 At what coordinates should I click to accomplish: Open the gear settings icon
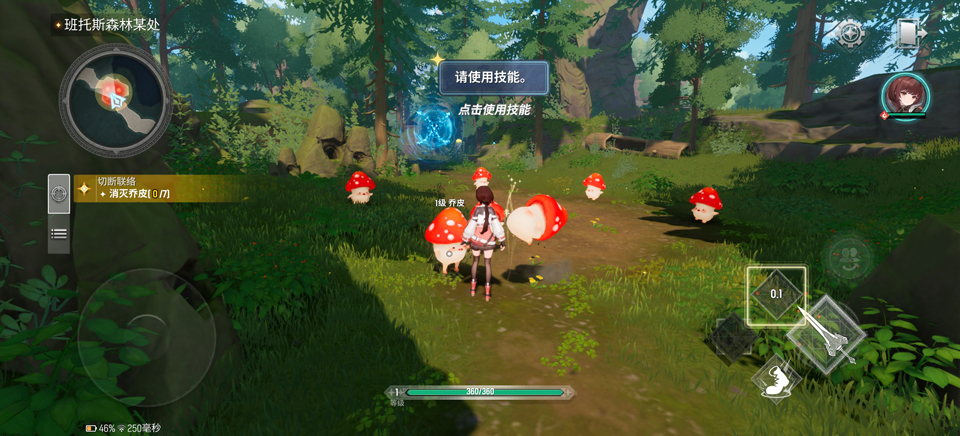[850, 34]
